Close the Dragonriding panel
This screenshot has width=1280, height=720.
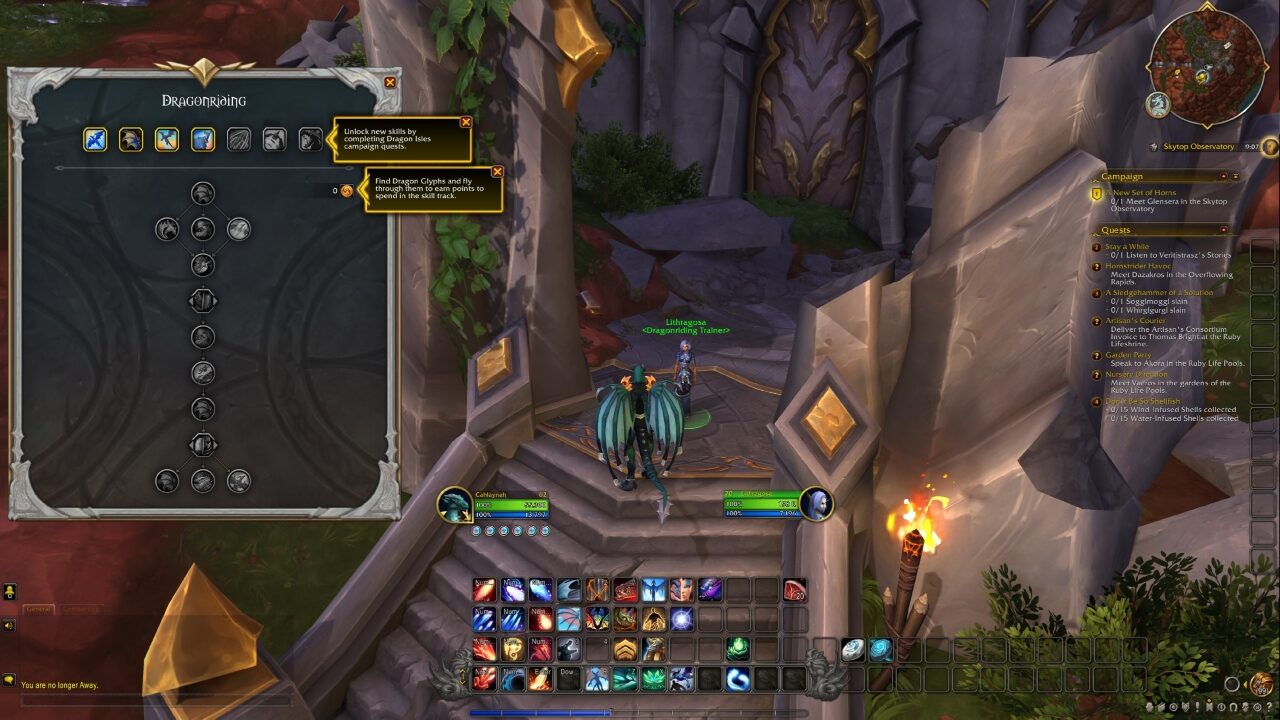pyautogui.click(x=390, y=83)
